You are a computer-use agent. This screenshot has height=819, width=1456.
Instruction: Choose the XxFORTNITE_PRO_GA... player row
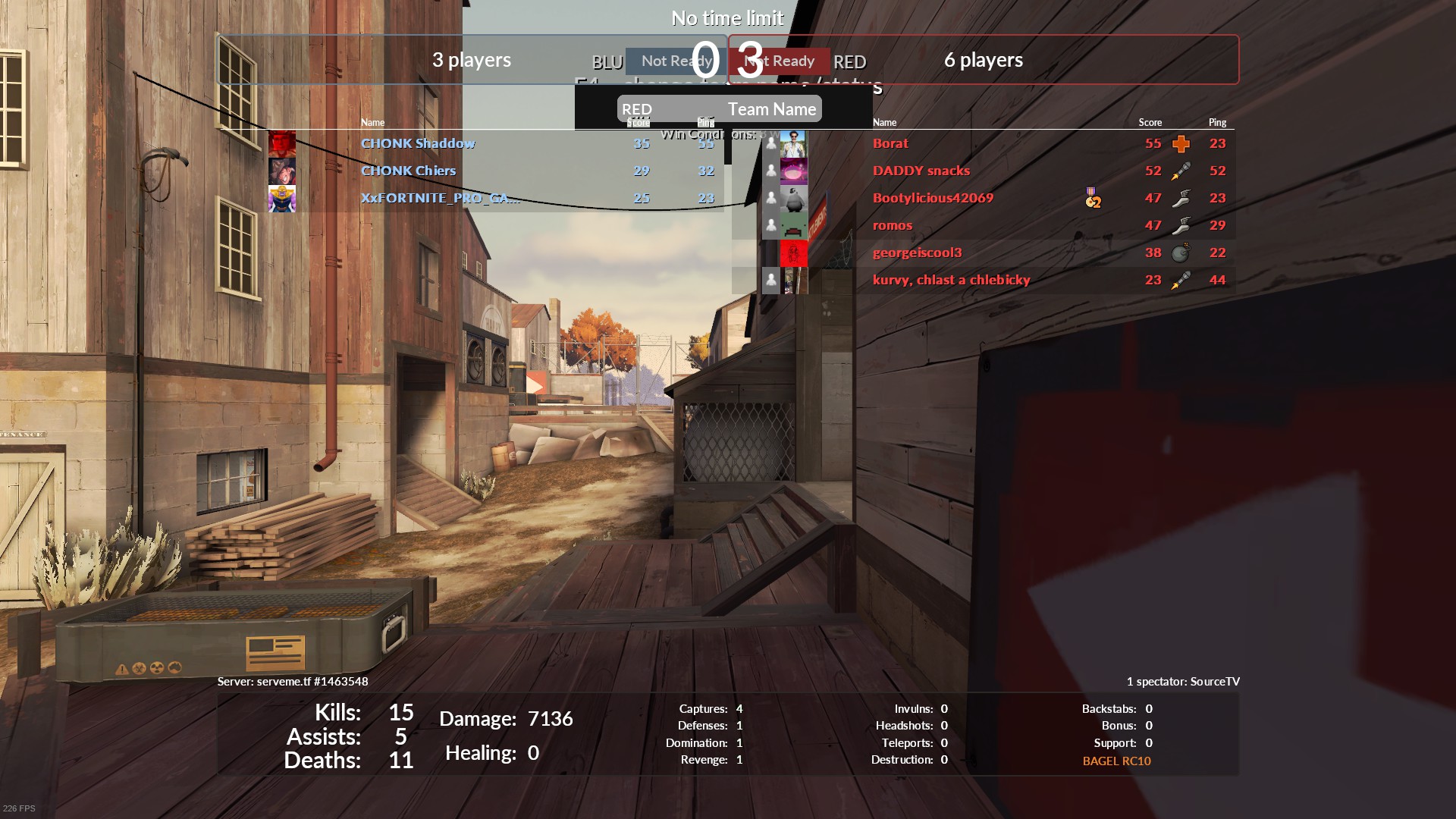click(x=440, y=198)
